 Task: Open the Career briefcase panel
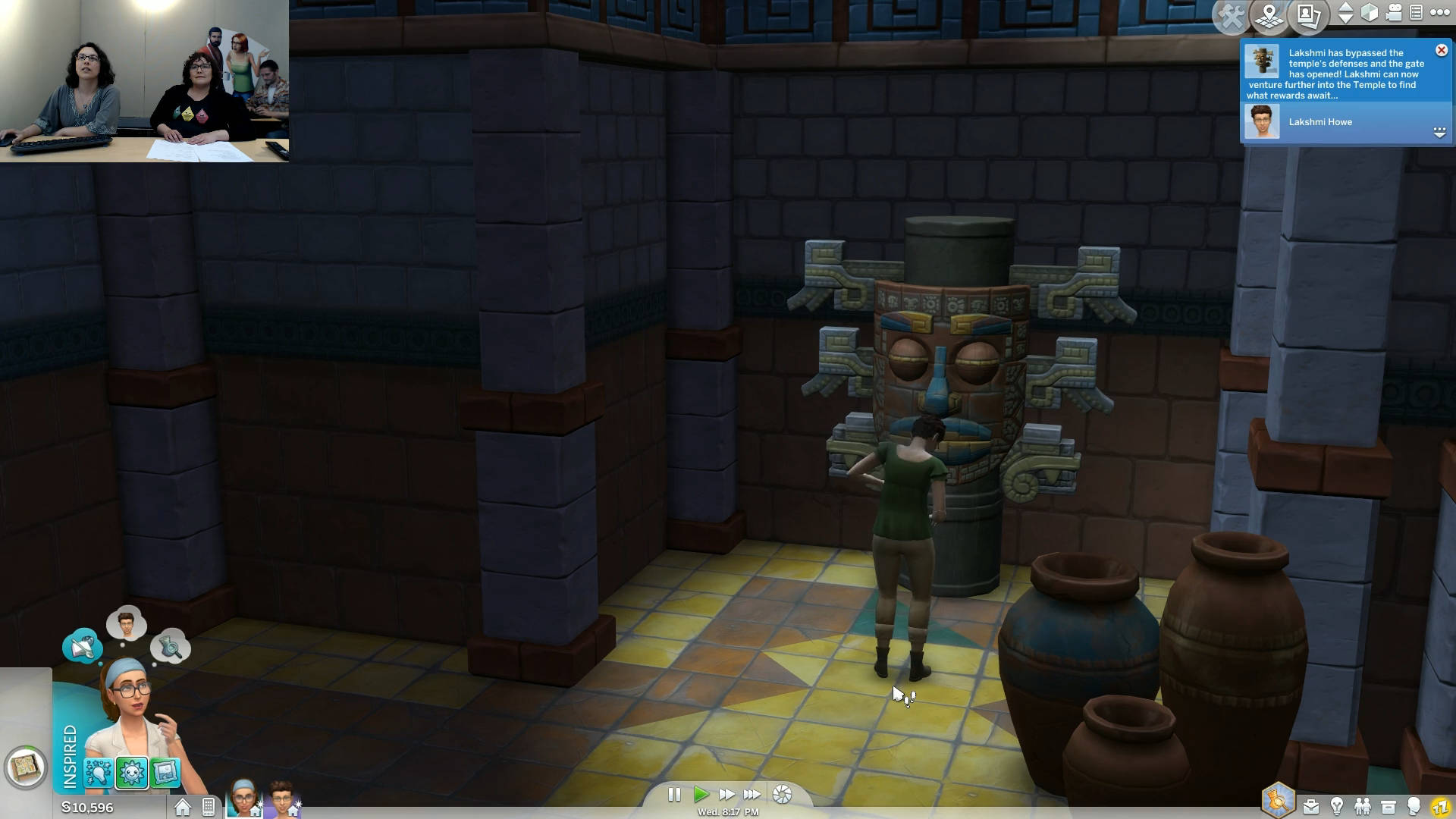[1310, 807]
